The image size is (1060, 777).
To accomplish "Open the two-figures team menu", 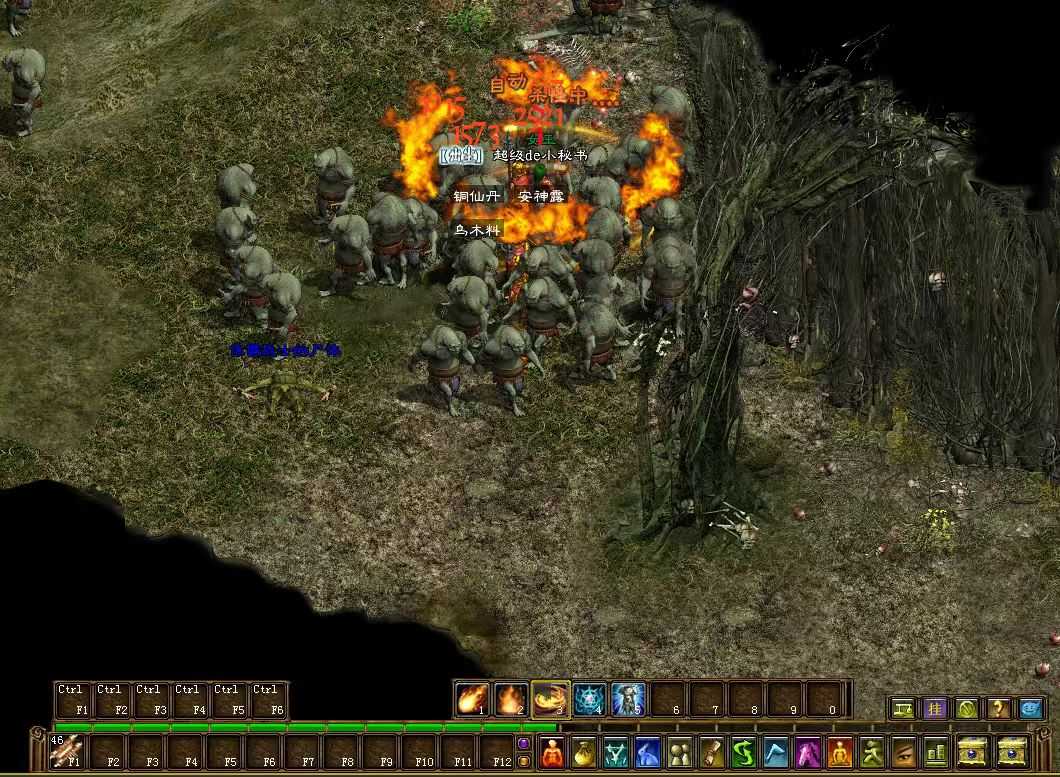I will pyautogui.click(x=680, y=751).
